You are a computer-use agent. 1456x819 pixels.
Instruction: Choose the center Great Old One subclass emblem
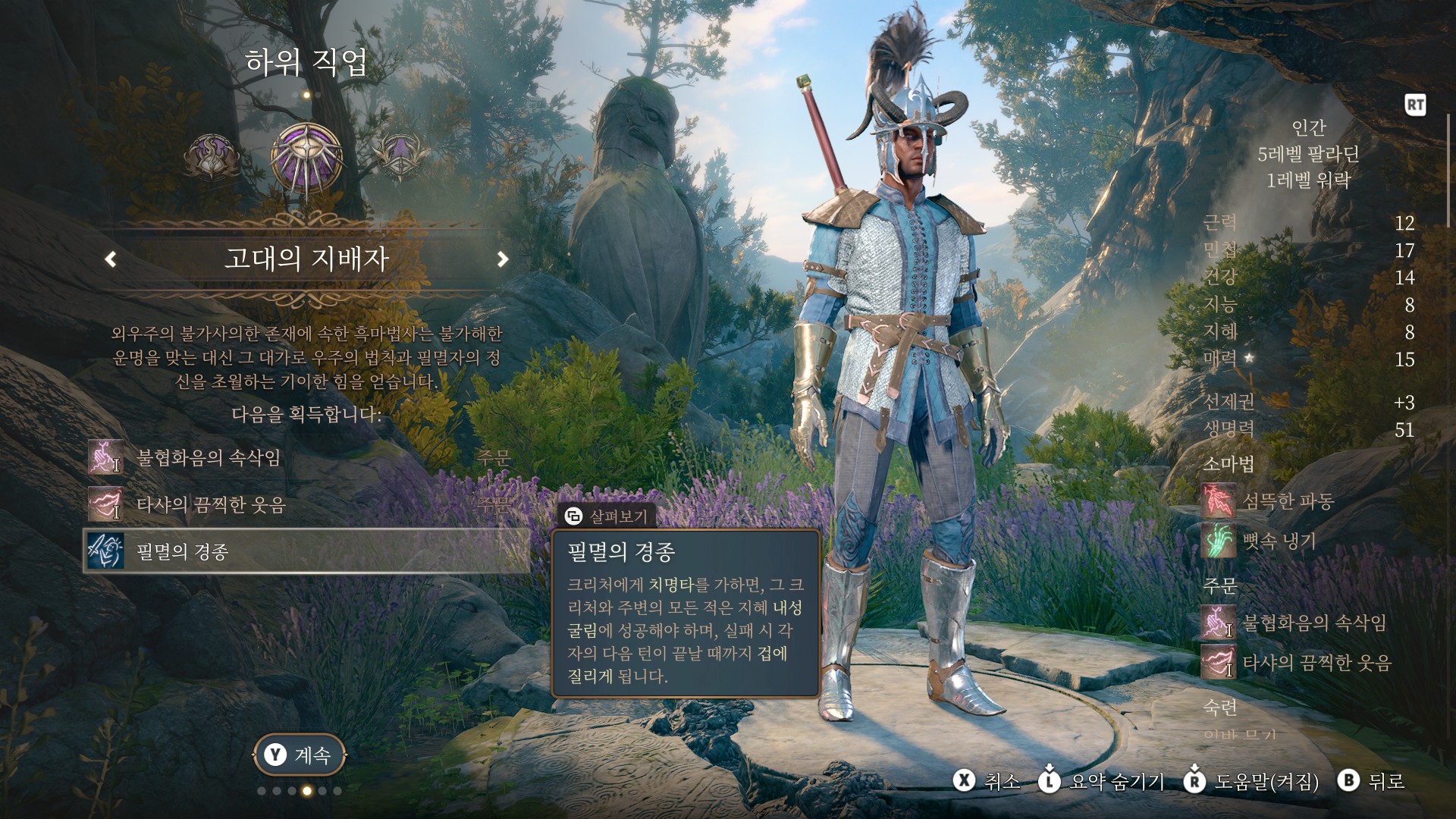point(306,158)
